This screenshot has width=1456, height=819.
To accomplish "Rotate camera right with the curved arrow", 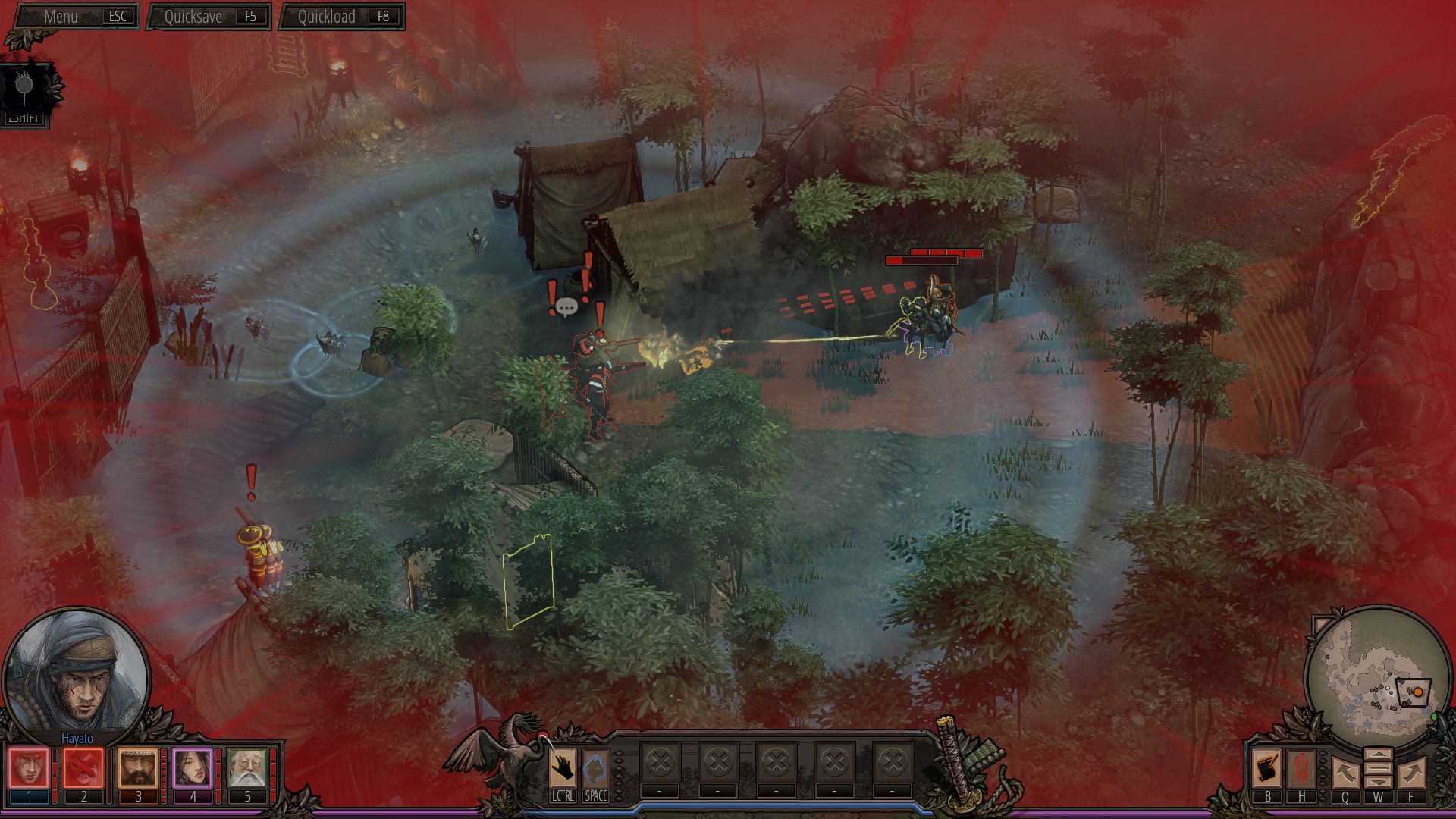I will pos(1410,772).
